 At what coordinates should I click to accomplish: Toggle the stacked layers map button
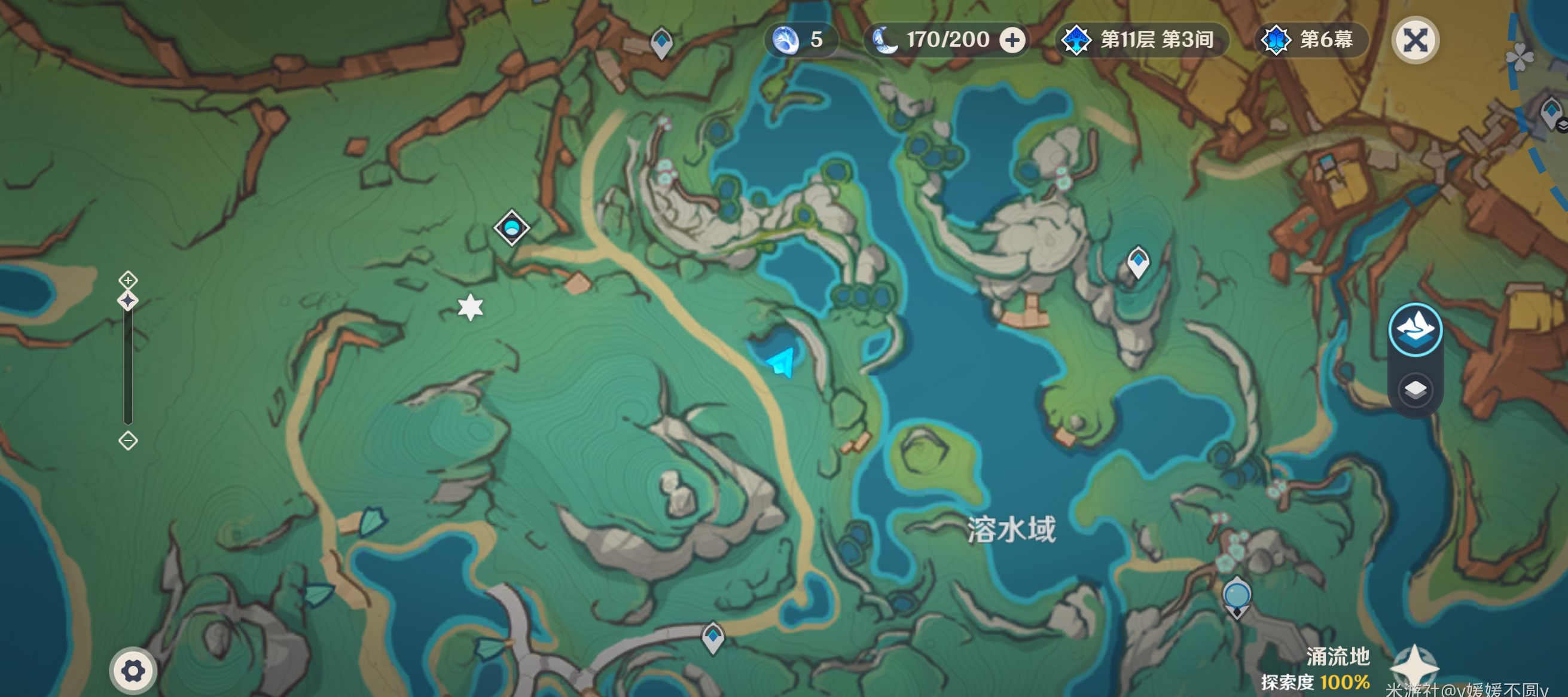tap(1415, 390)
